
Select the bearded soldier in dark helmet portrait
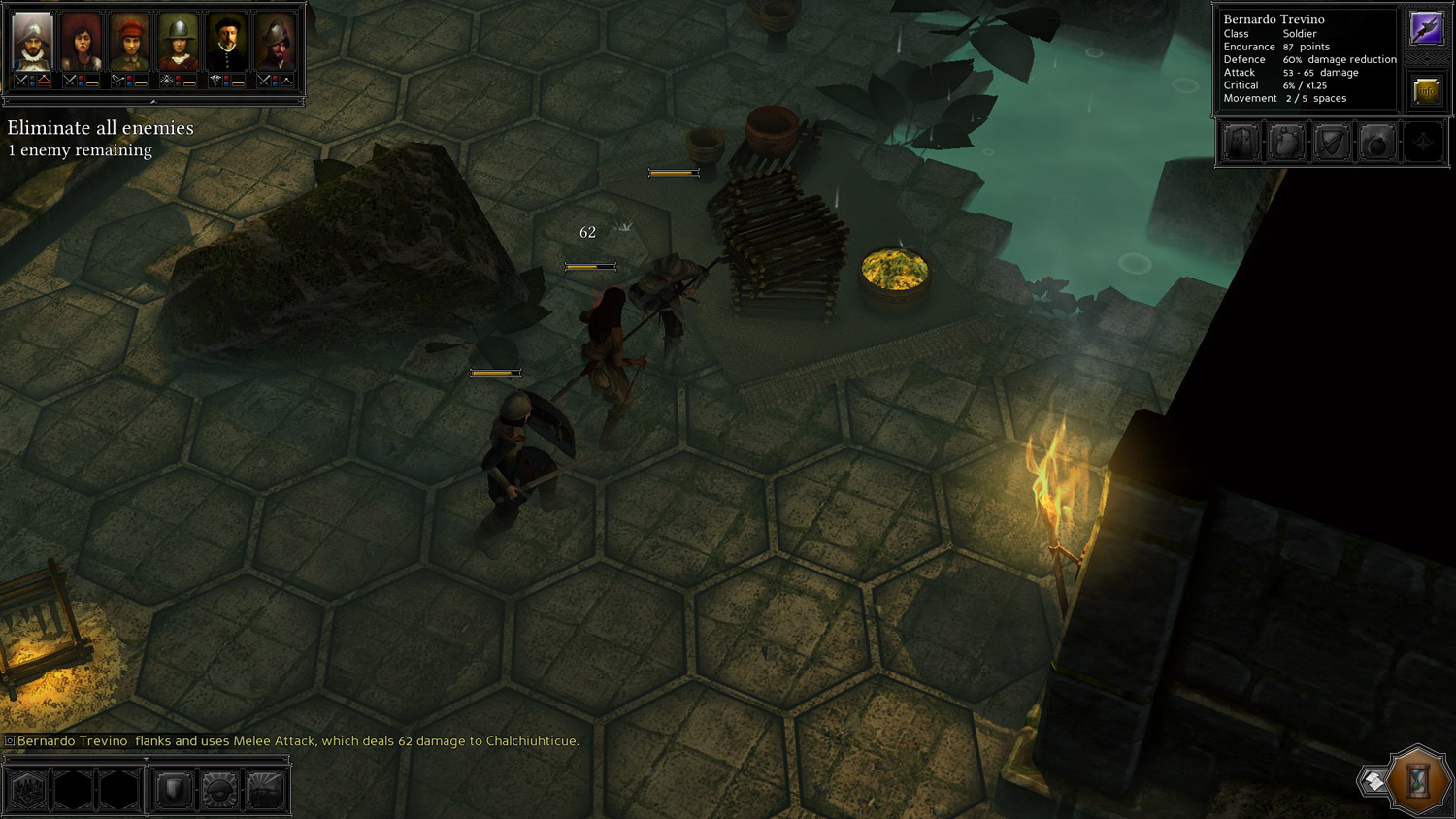[x=275, y=43]
